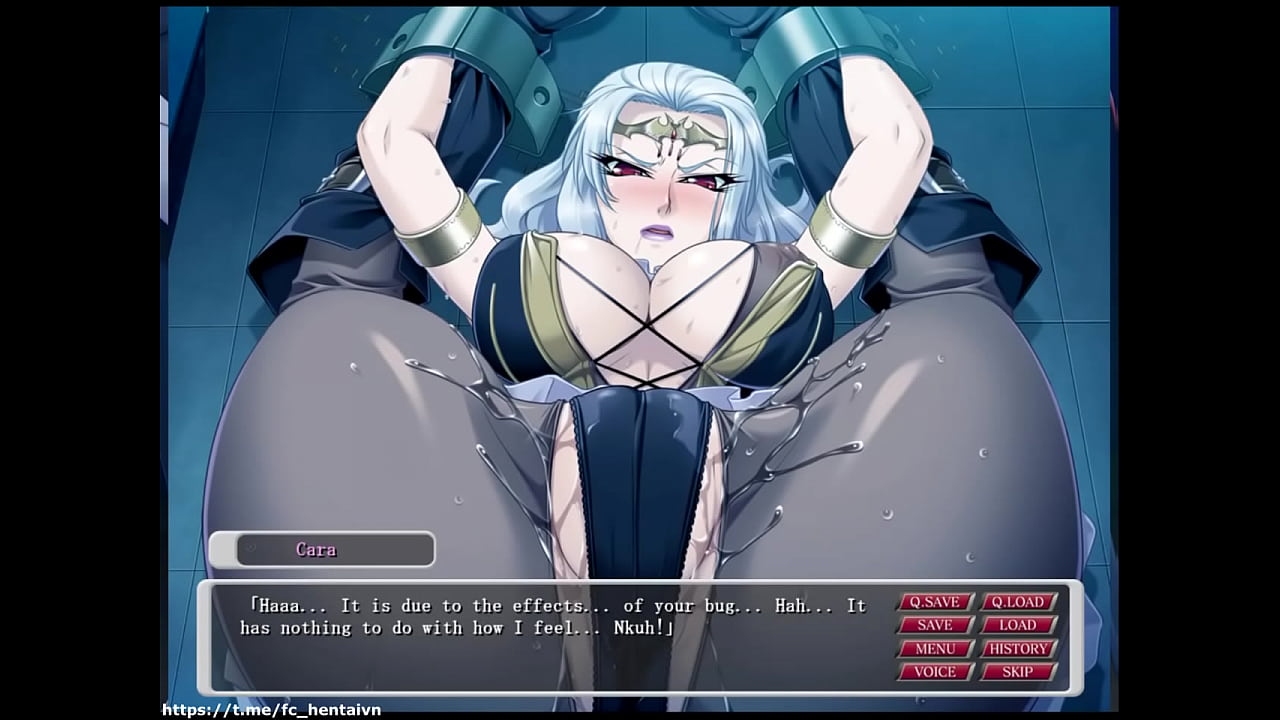Replay the line with the VOICE button
Screen dimensions: 1280x720
click(x=935, y=672)
